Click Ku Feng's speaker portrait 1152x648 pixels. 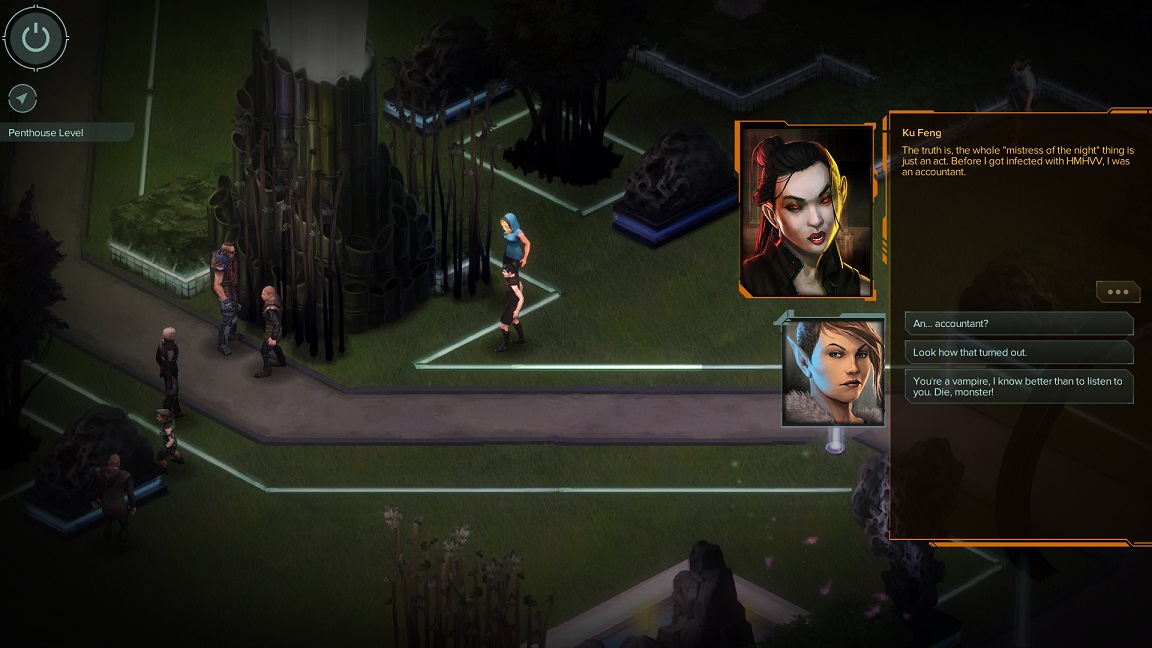click(x=806, y=210)
